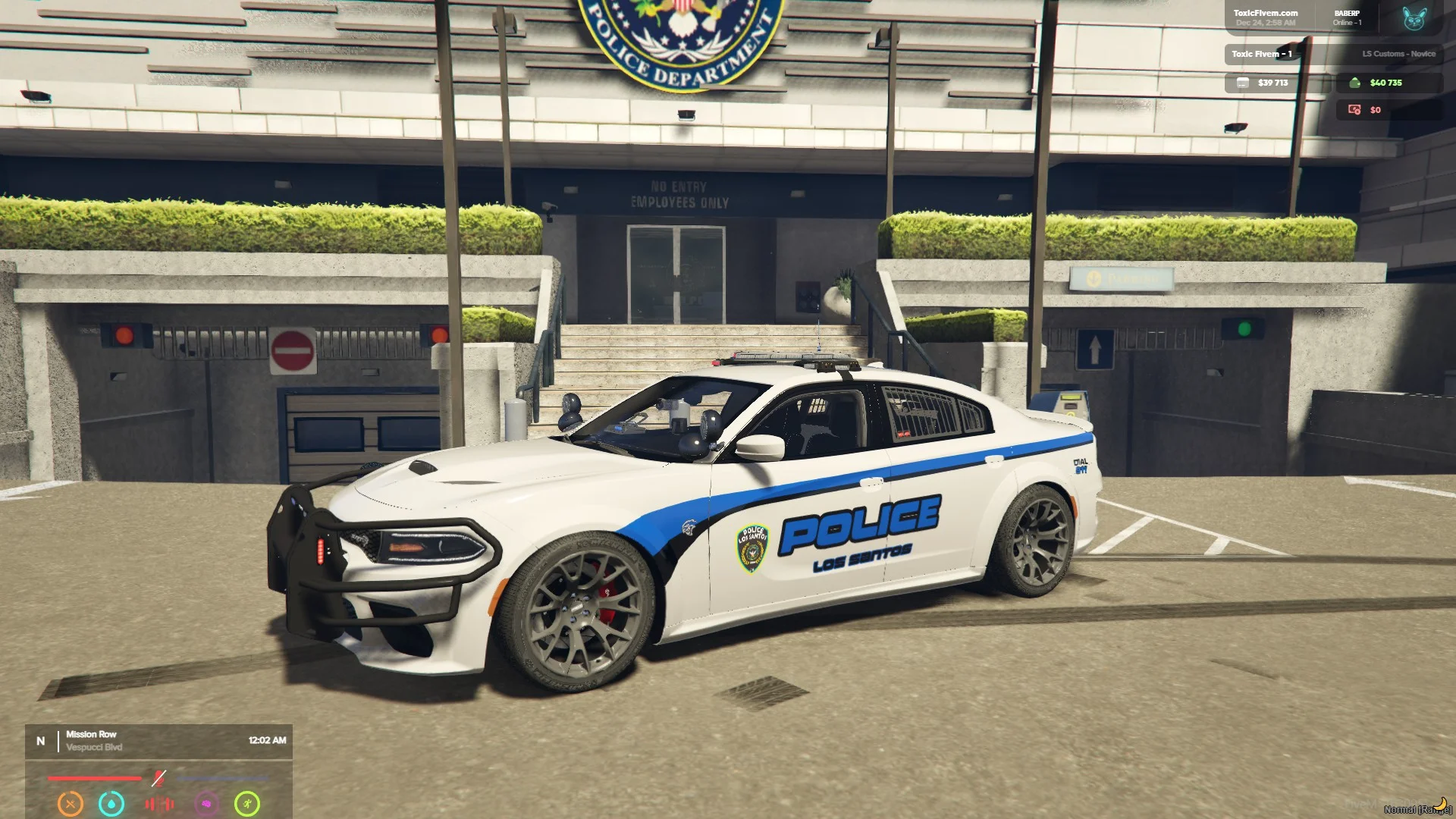Click the cyan water drop thirst icon
This screenshot has width=1456, height=819.
point(111,803)
